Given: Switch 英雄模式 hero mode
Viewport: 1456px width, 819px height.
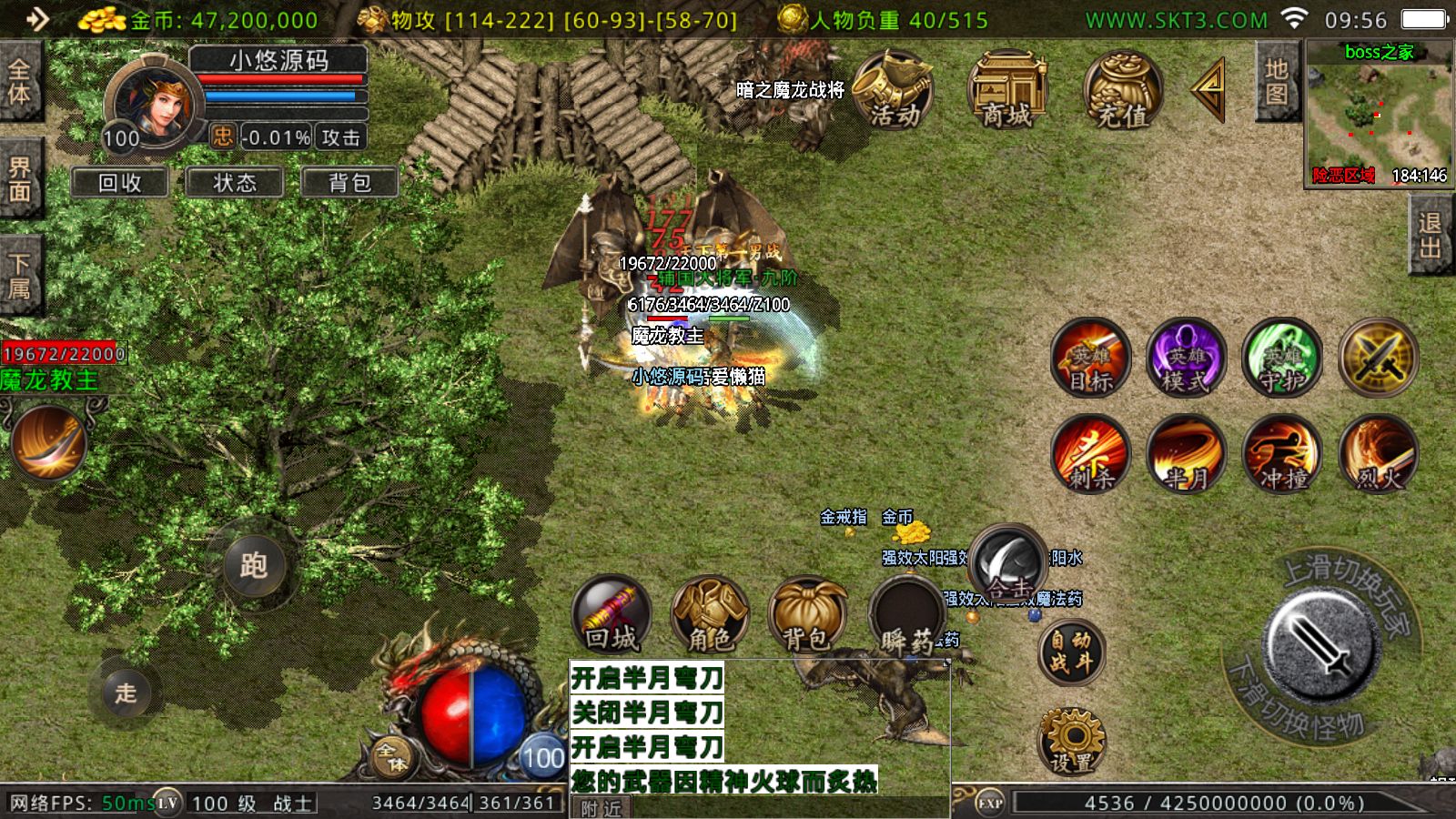Looking at the screenshot, I should (x=1187, y=358).
